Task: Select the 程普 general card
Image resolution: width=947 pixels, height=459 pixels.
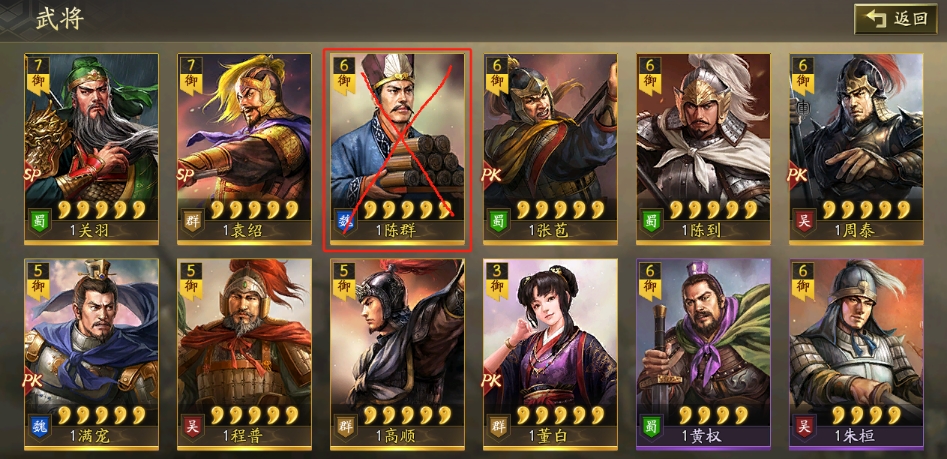Action: coord(244,350)
